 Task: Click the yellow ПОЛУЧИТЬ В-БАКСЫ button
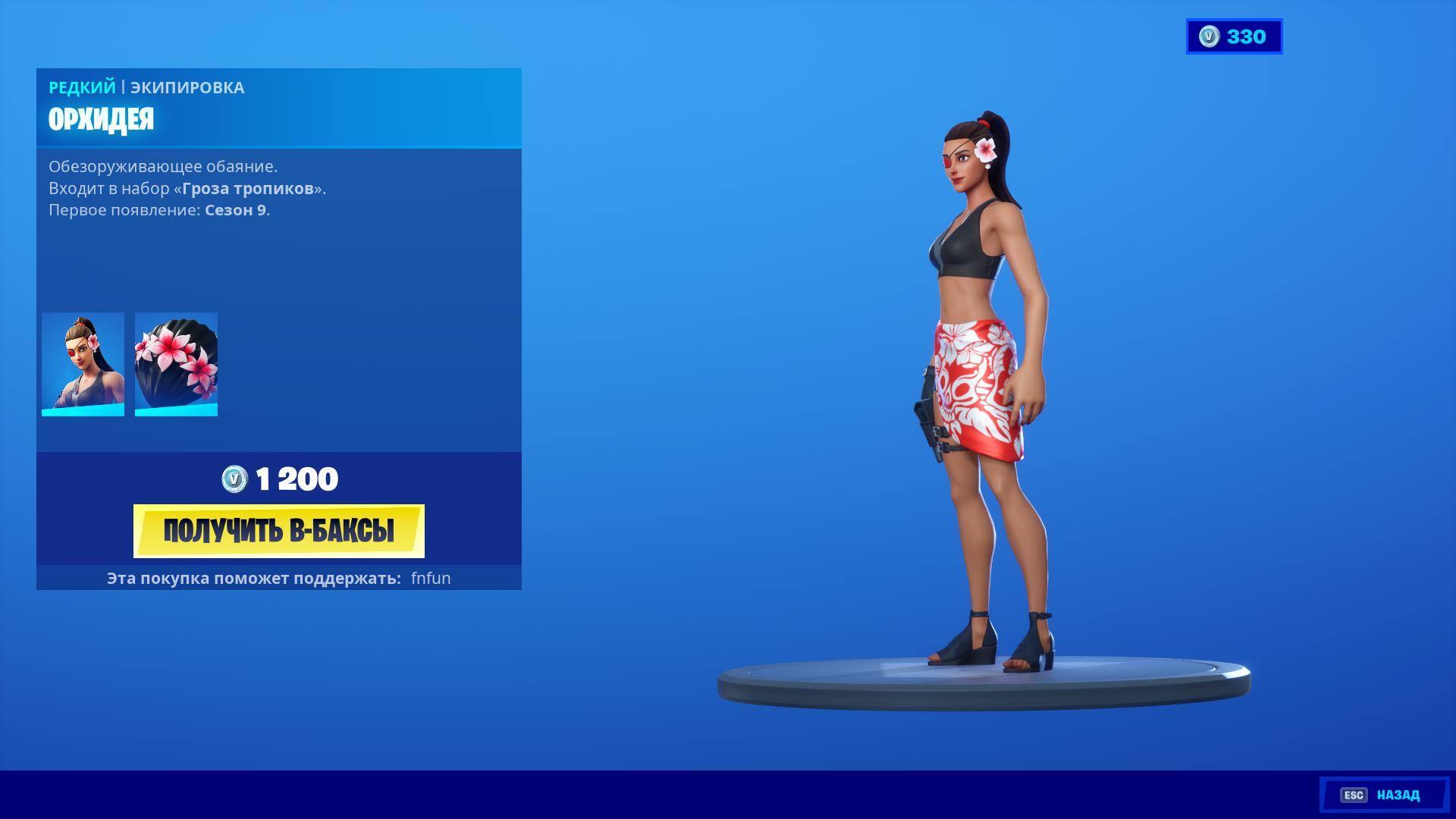(278, 531)
